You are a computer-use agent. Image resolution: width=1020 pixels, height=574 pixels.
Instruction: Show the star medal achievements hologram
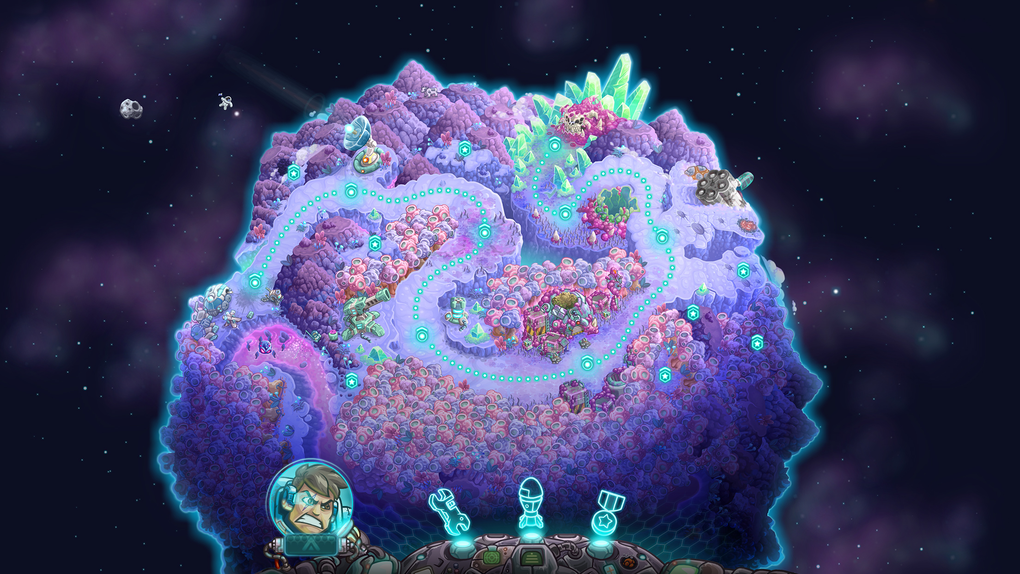pos(604,511)
